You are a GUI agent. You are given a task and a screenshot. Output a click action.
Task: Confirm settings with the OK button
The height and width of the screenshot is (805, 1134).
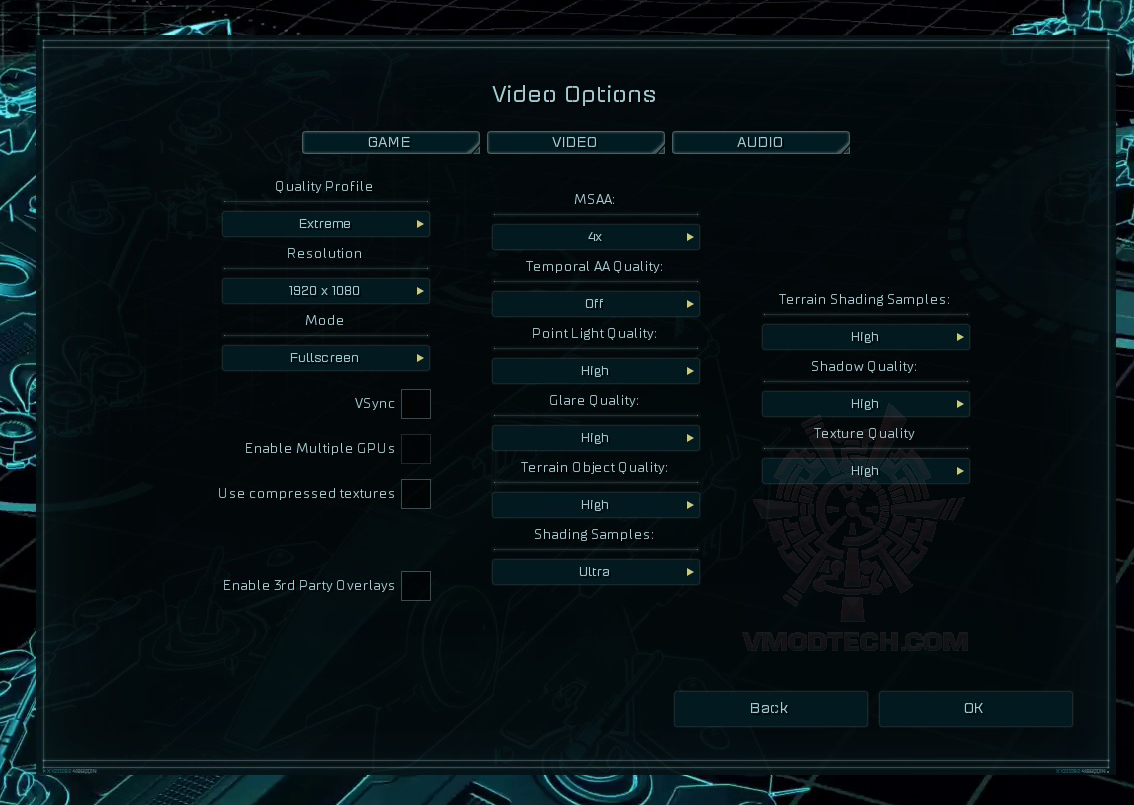coord(975,708)
